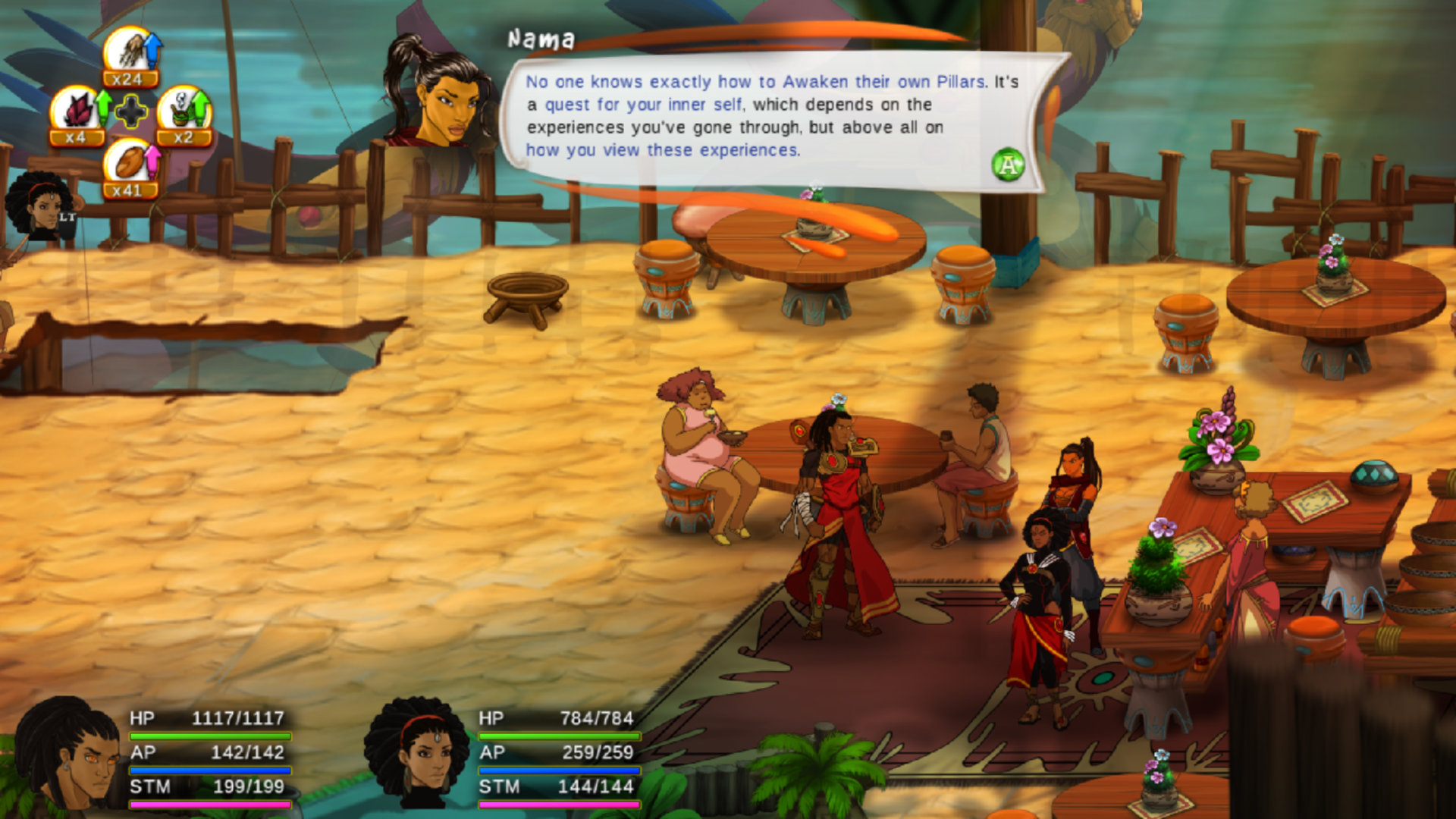Select the dreadlocked hero portrait in status bar
Screen dimensions: 1456x819
coord(67,755)
